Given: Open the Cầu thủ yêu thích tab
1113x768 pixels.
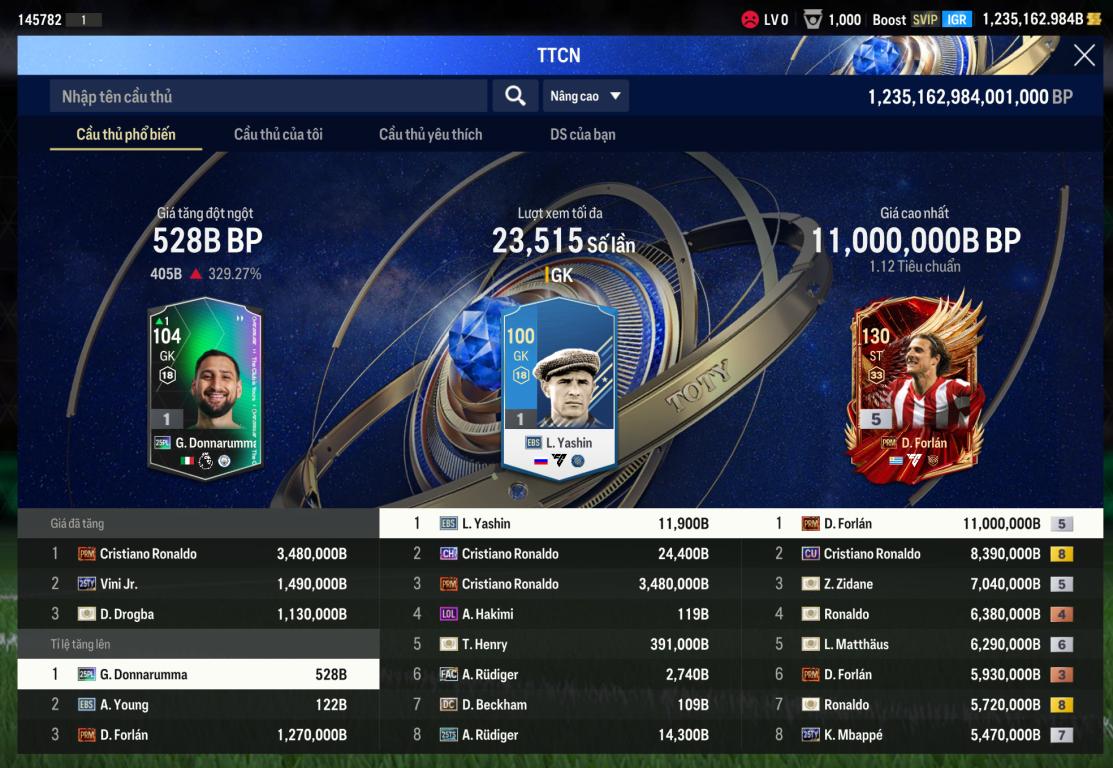Looking at the screenshot, I should coord(430,134).
